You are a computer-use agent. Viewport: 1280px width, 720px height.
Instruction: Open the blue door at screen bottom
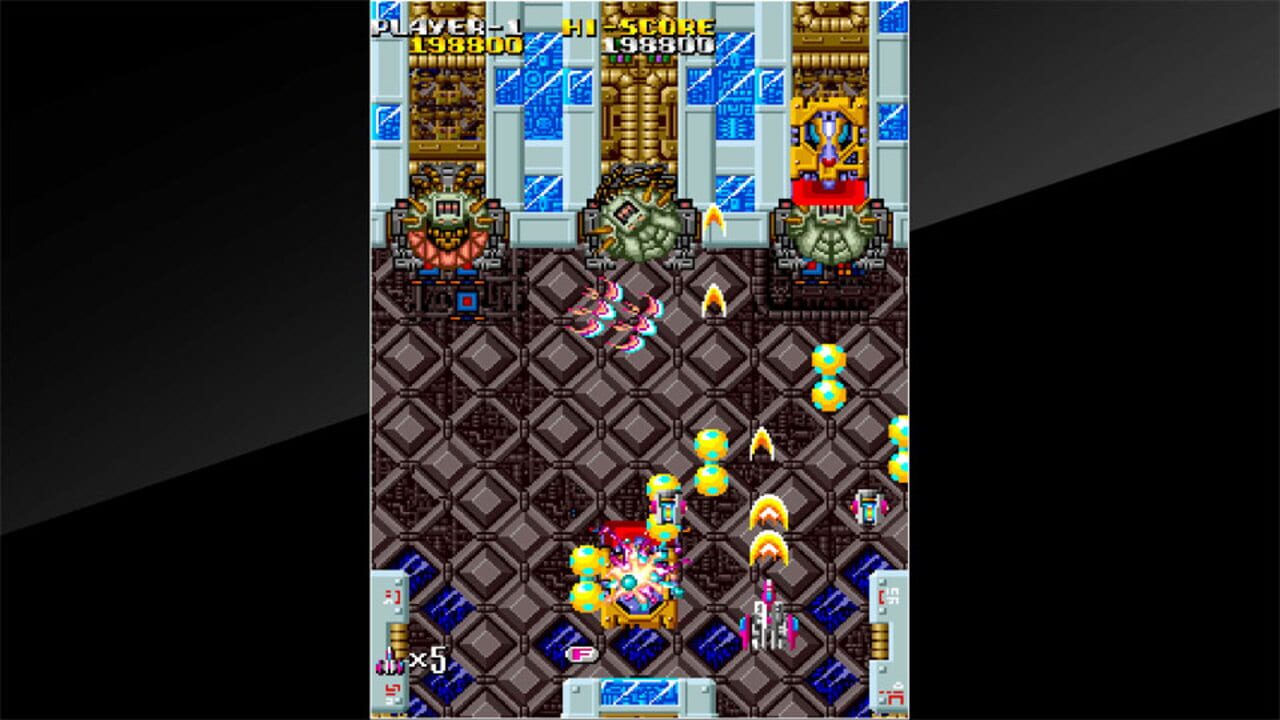click(x=640, y=692)
